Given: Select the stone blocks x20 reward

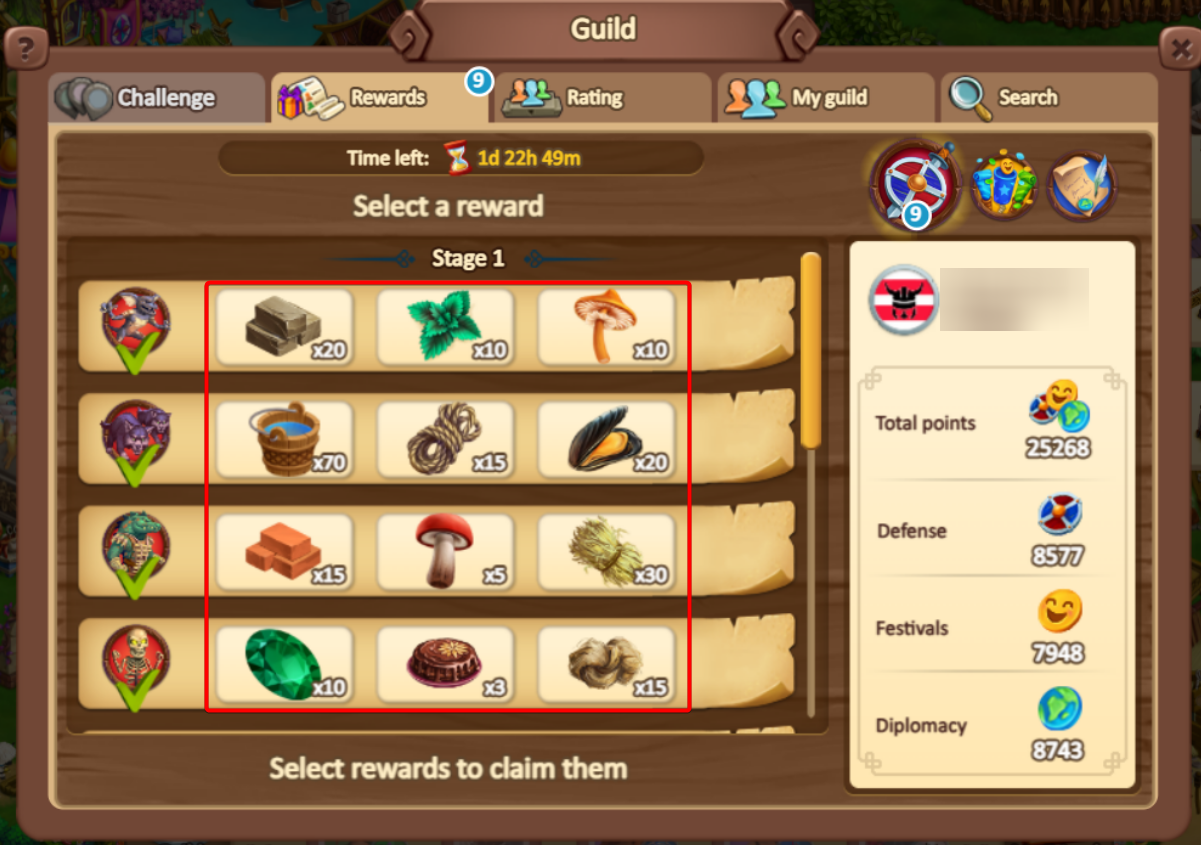Looking at the screenshot, I should coord(284,327).
